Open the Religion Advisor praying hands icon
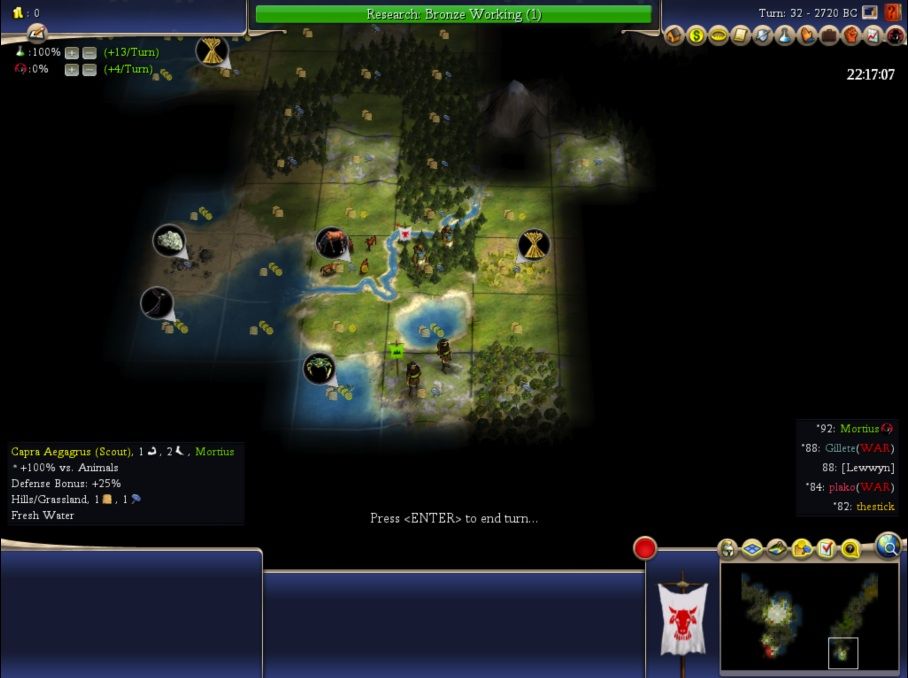 point(807,36)
